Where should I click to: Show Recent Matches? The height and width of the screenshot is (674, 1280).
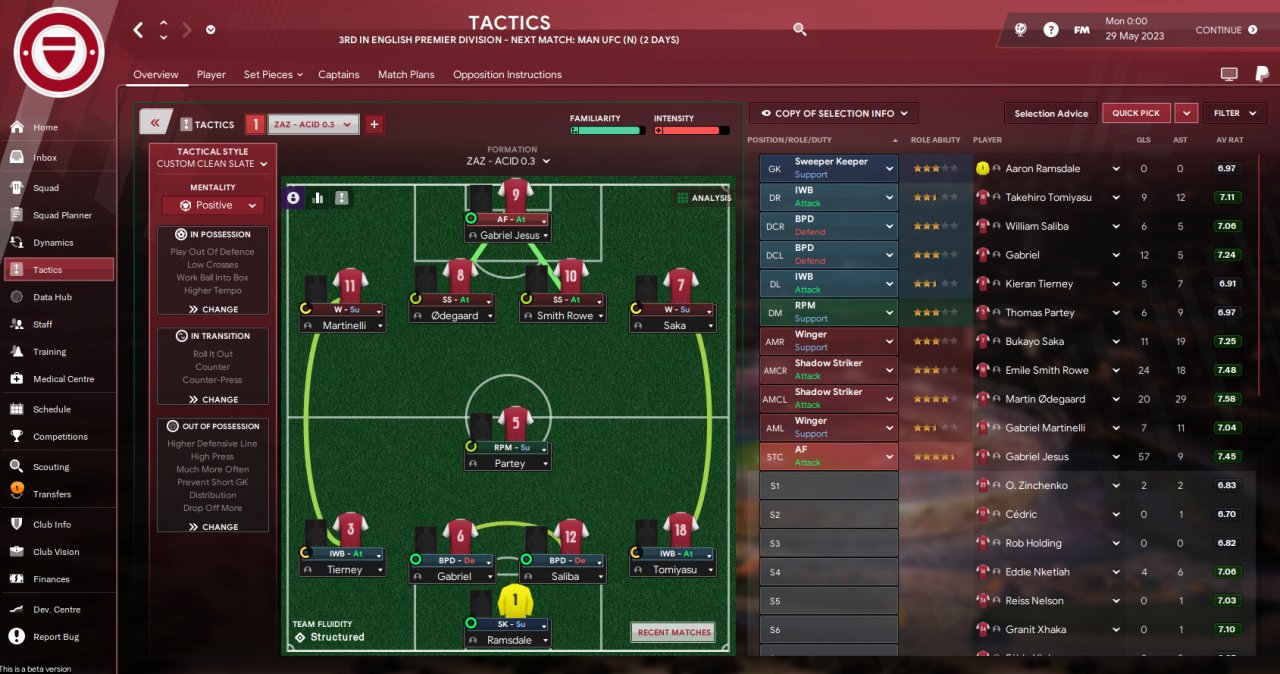click(x=673, y=632)
